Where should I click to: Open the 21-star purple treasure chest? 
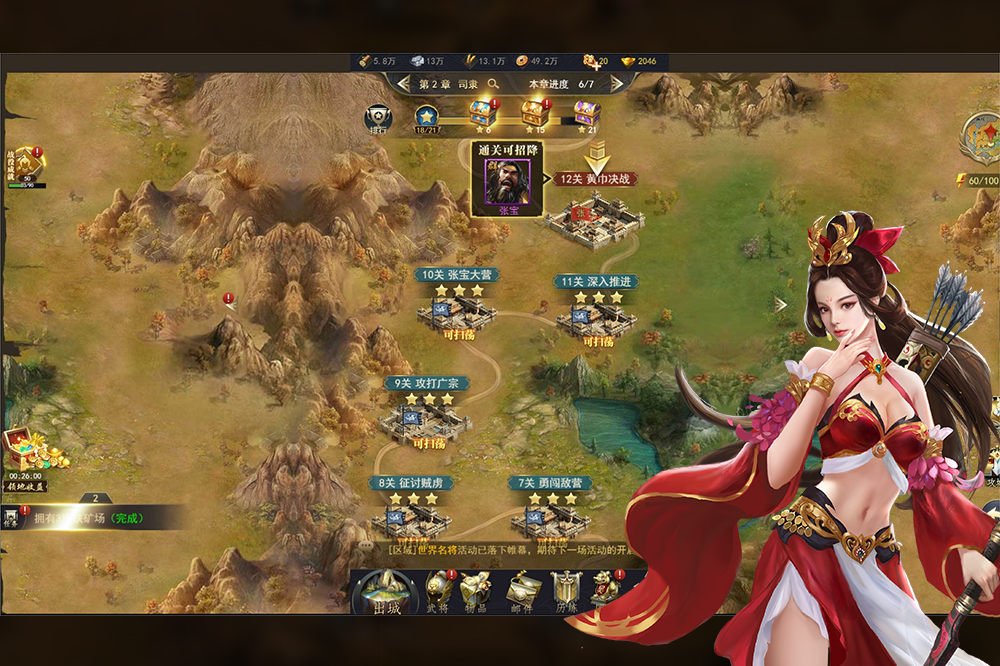point(587,112)
